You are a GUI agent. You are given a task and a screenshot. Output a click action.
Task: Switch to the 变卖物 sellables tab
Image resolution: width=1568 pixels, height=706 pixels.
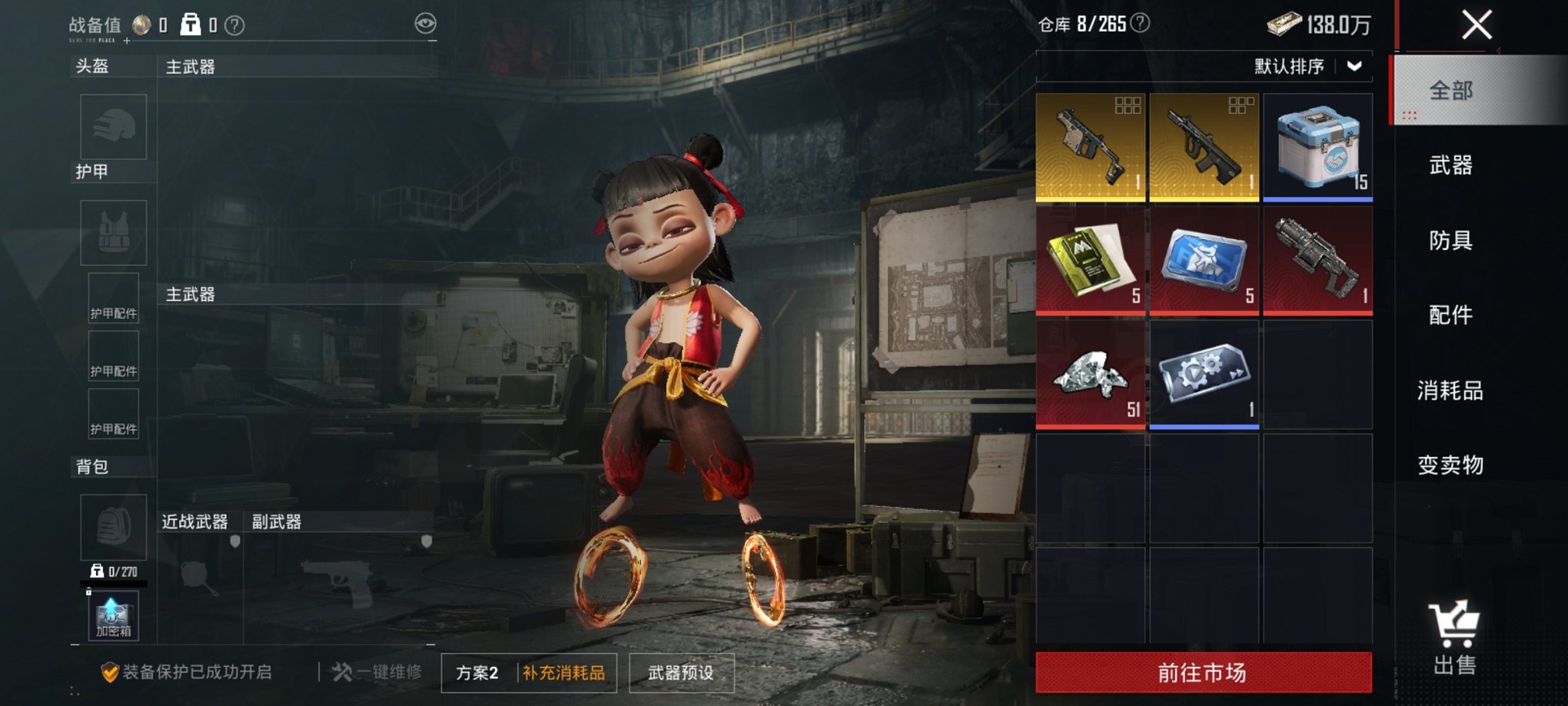pos(1450,465)
